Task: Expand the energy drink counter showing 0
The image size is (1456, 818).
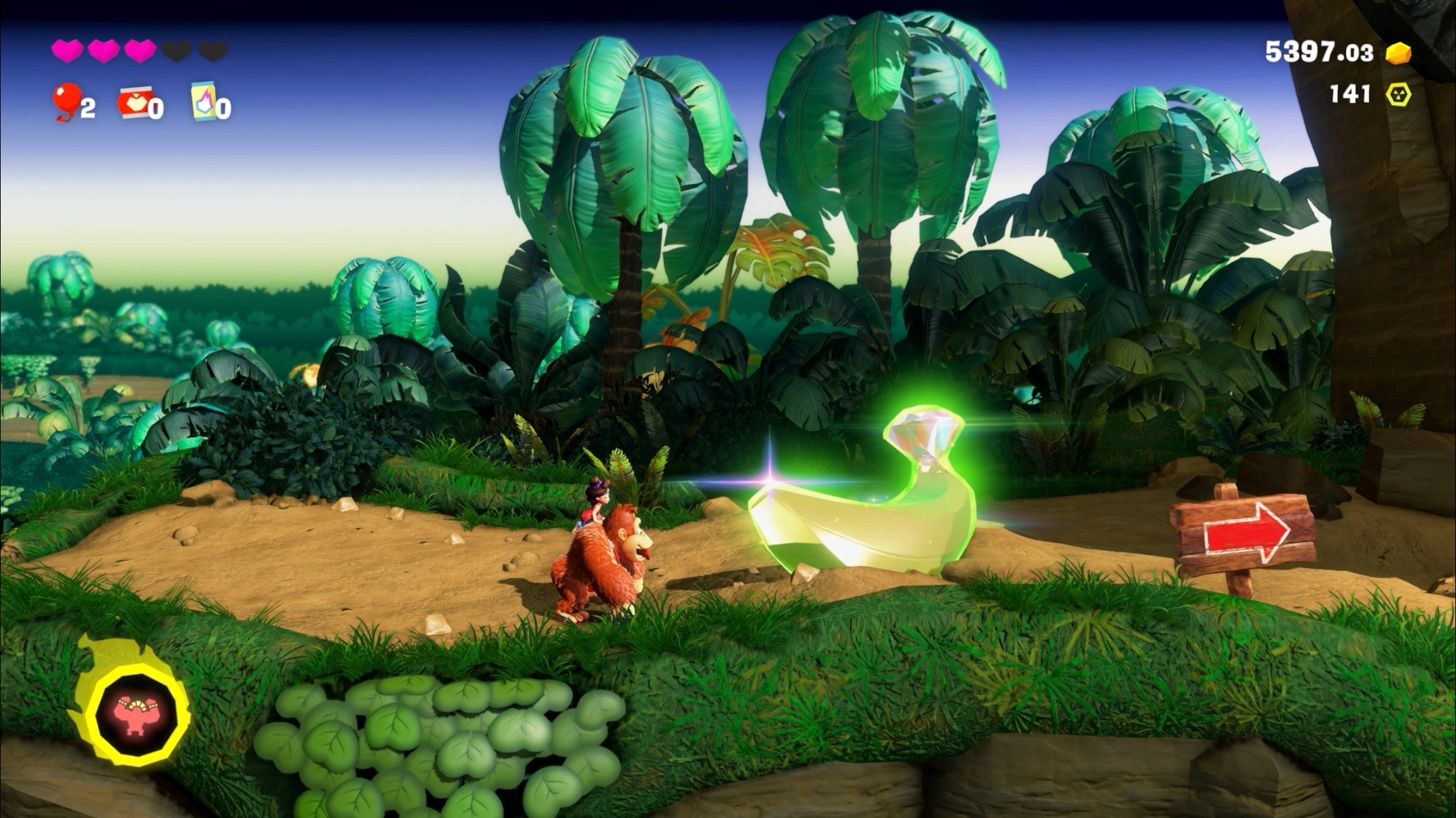Action: [223, 106]
